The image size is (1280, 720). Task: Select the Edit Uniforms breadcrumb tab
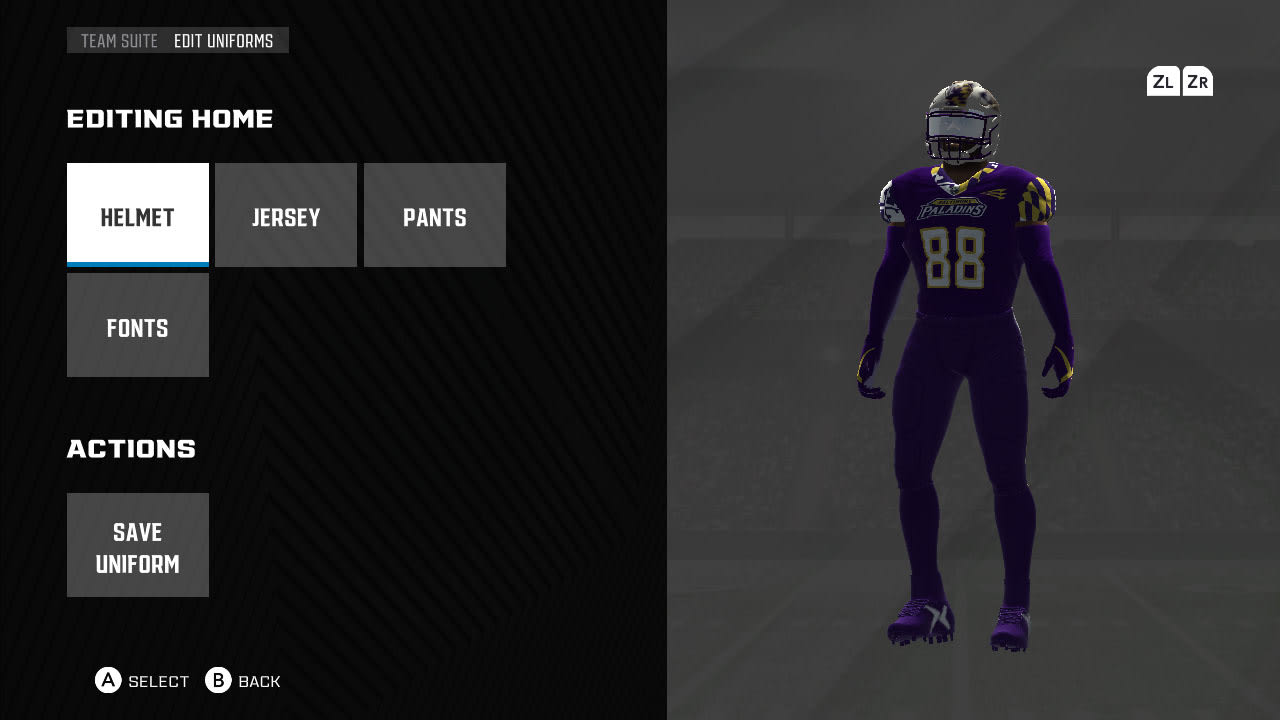[x=222, y=41]
